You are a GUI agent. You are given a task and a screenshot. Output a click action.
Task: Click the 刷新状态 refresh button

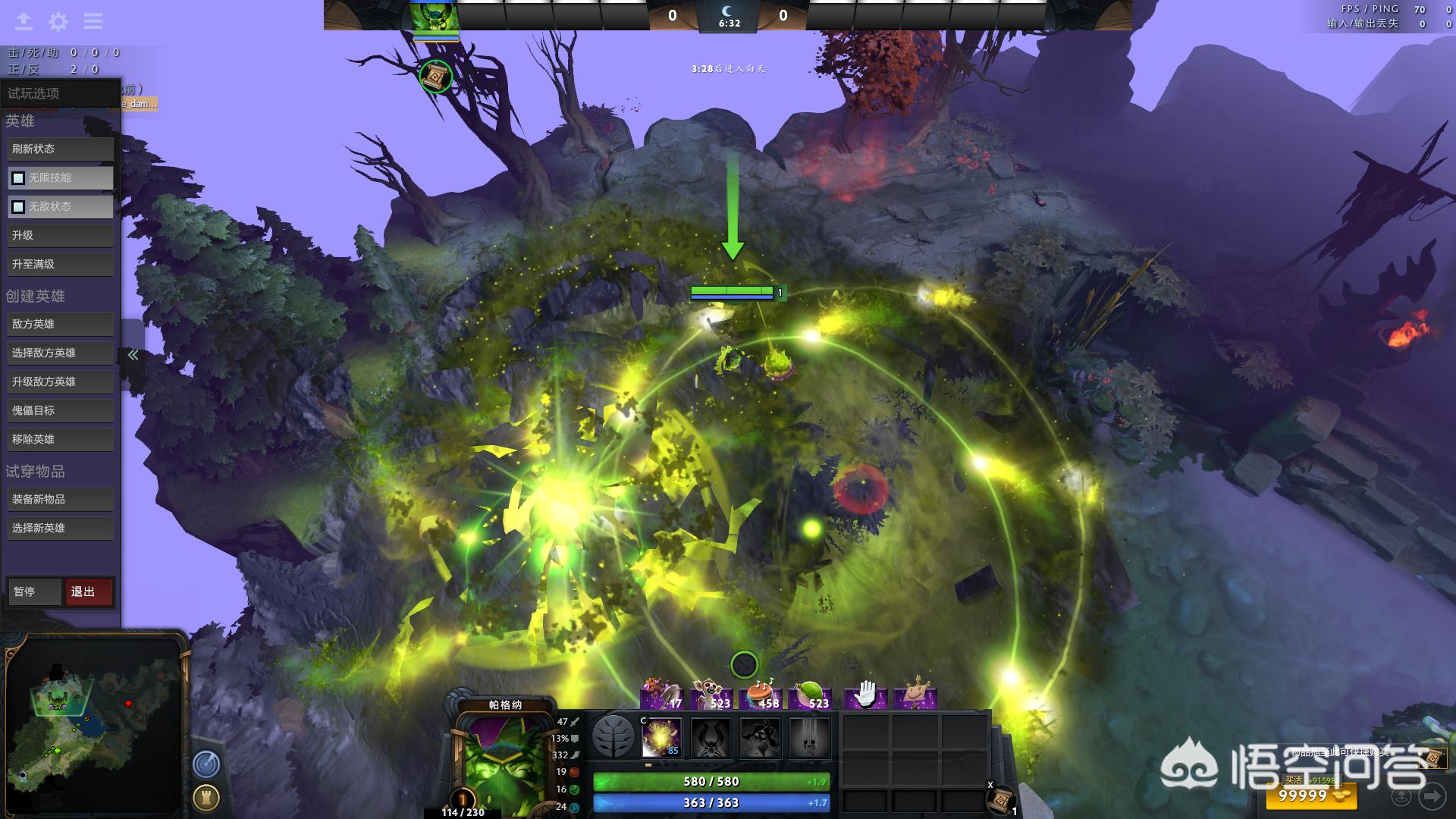coord(60,149)
